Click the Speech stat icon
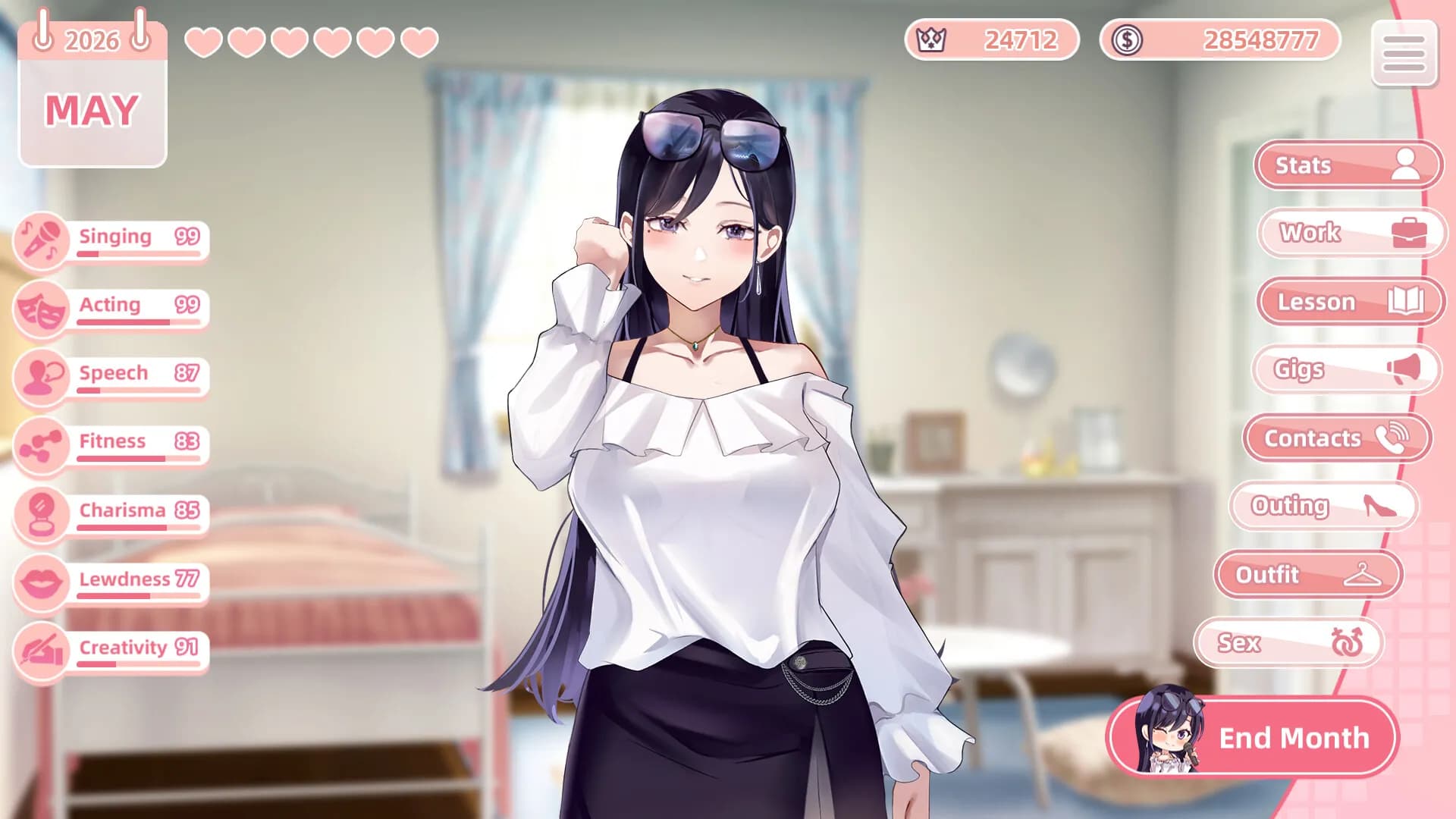This screenshot has height=819, width=1456. 42,377
